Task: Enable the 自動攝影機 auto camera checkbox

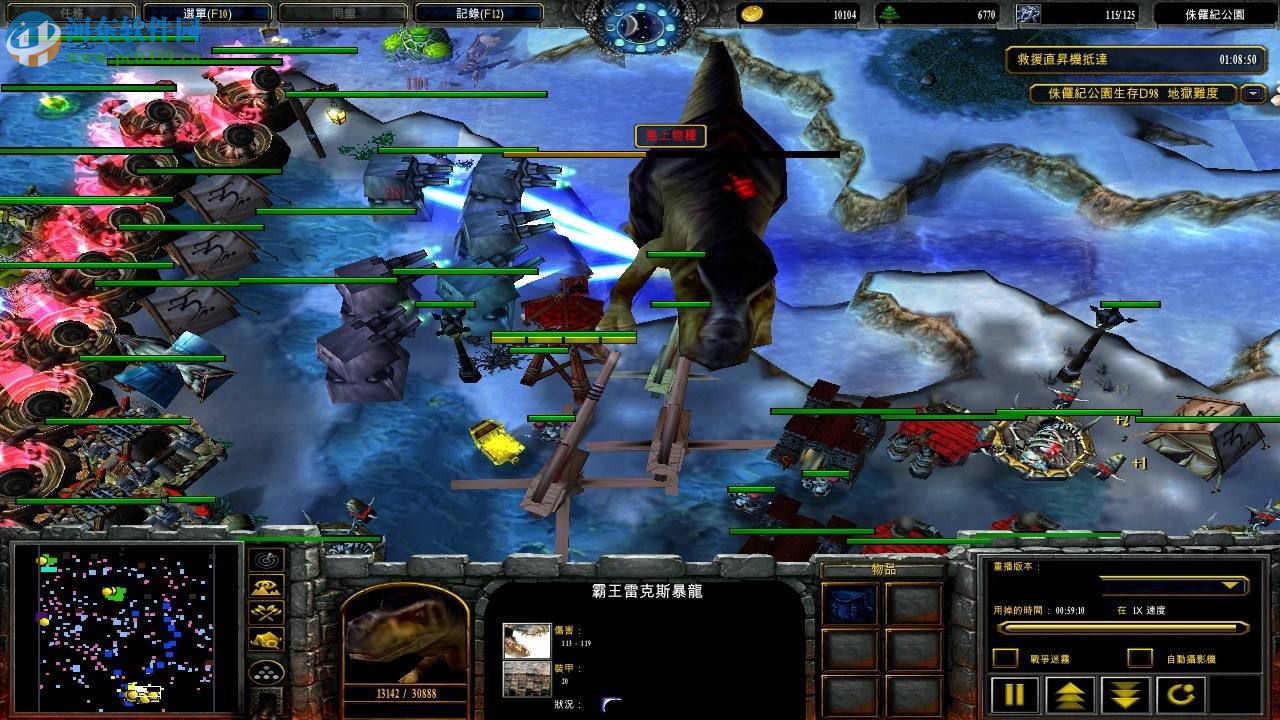Action: [x=1139, y=657]
